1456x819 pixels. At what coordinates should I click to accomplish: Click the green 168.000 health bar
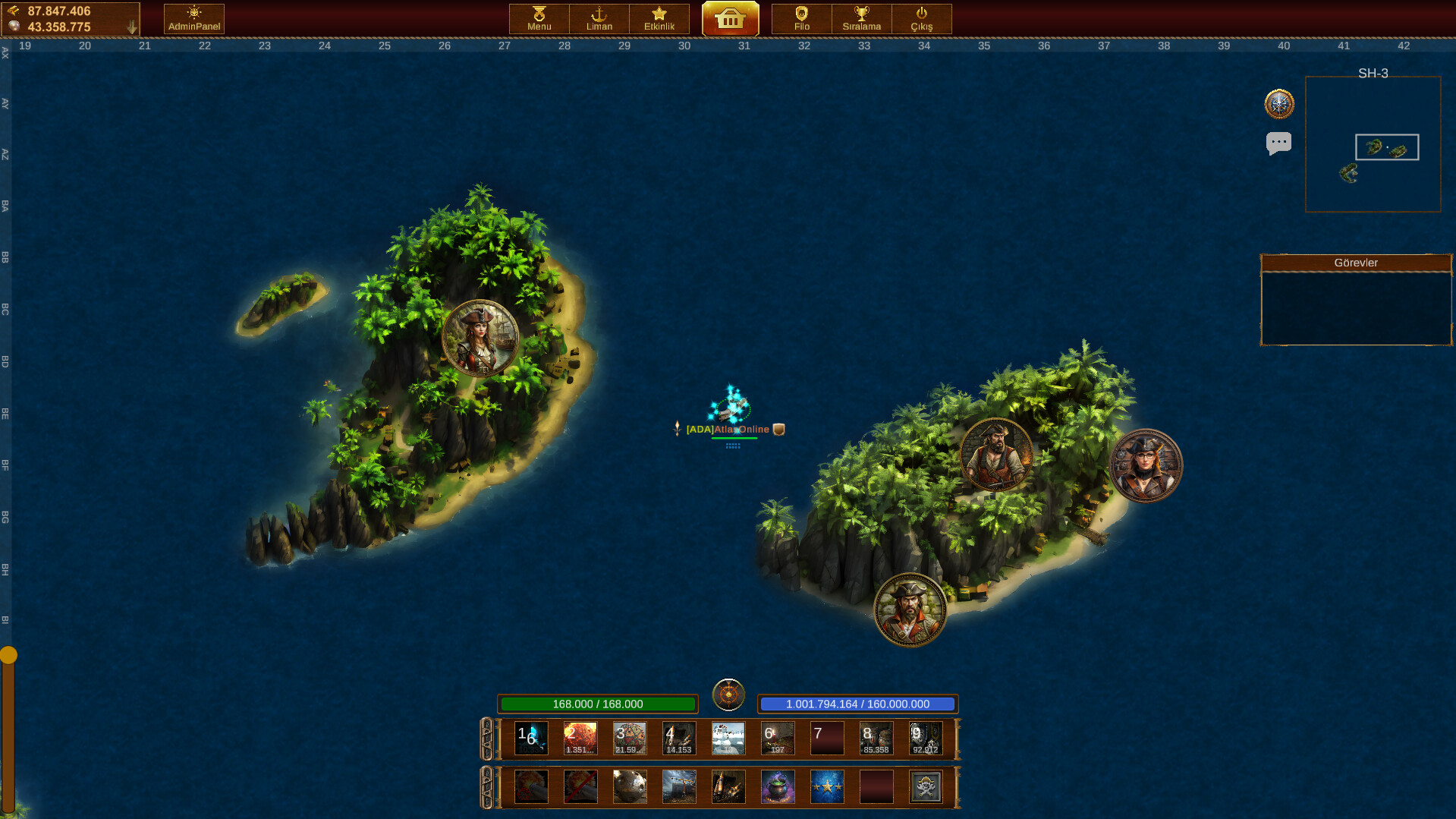coord(596,704)
